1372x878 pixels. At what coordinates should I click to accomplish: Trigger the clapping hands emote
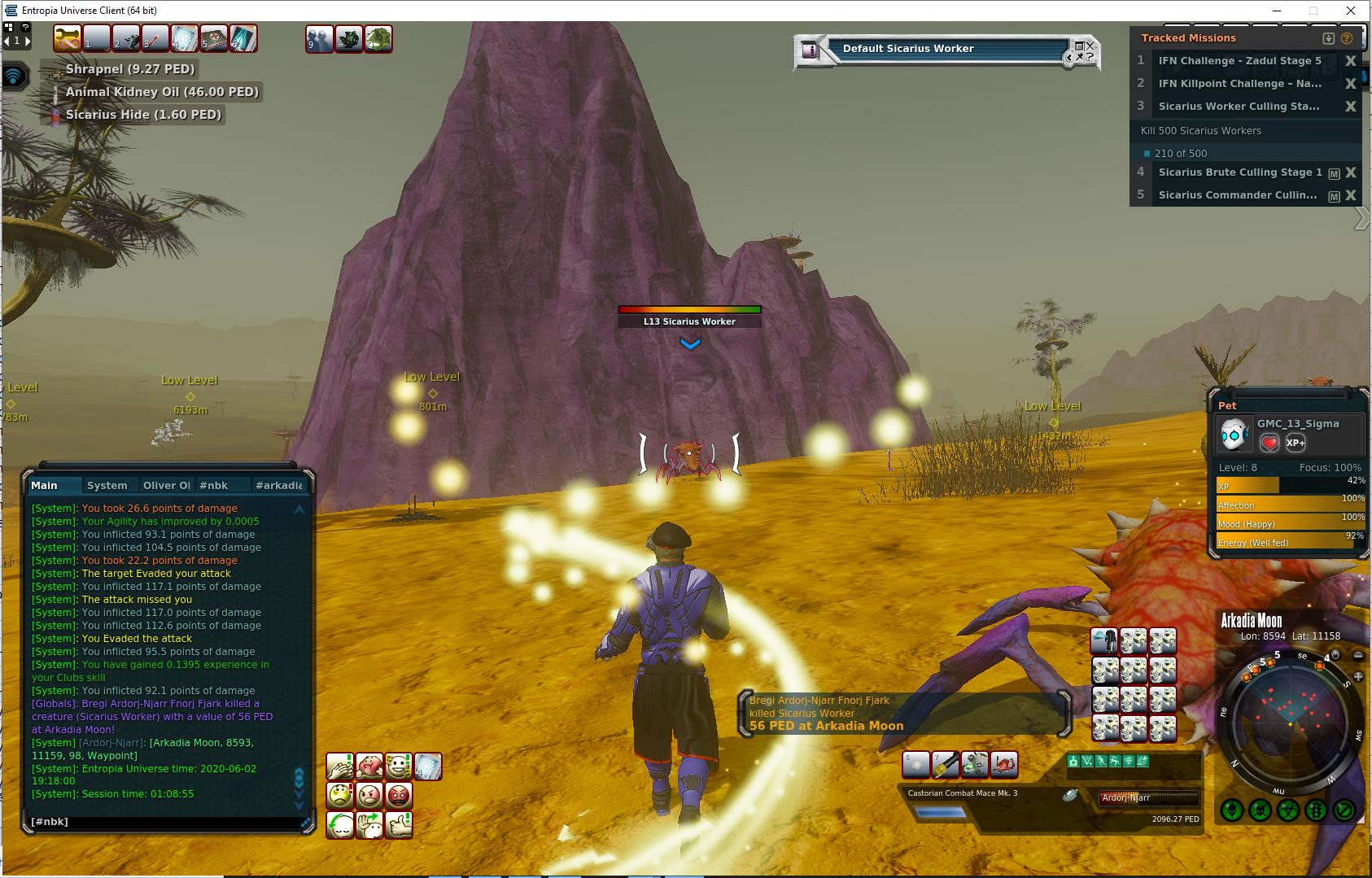pyautogui.click(x=339, y=766)
